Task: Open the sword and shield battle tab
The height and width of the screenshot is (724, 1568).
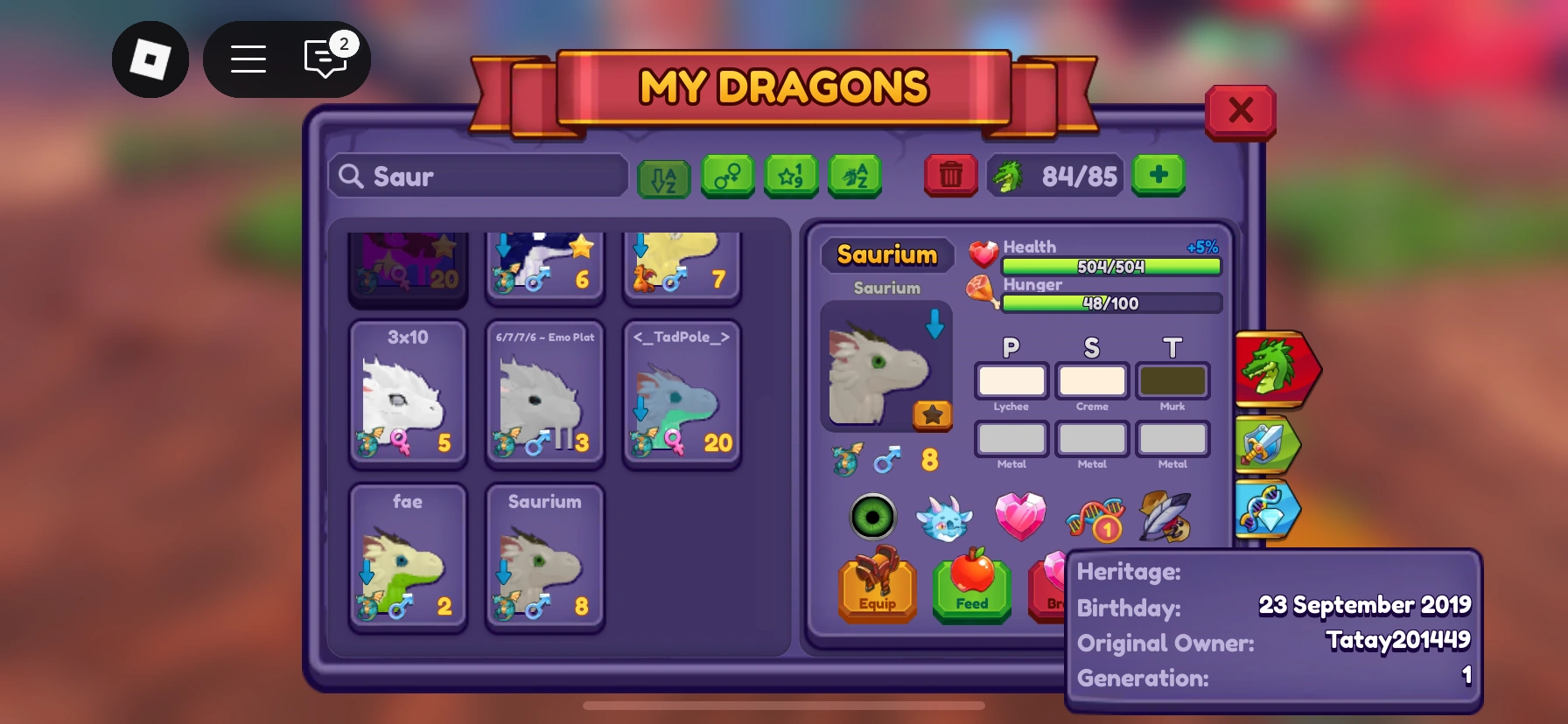Action: tap(1270, 444)
